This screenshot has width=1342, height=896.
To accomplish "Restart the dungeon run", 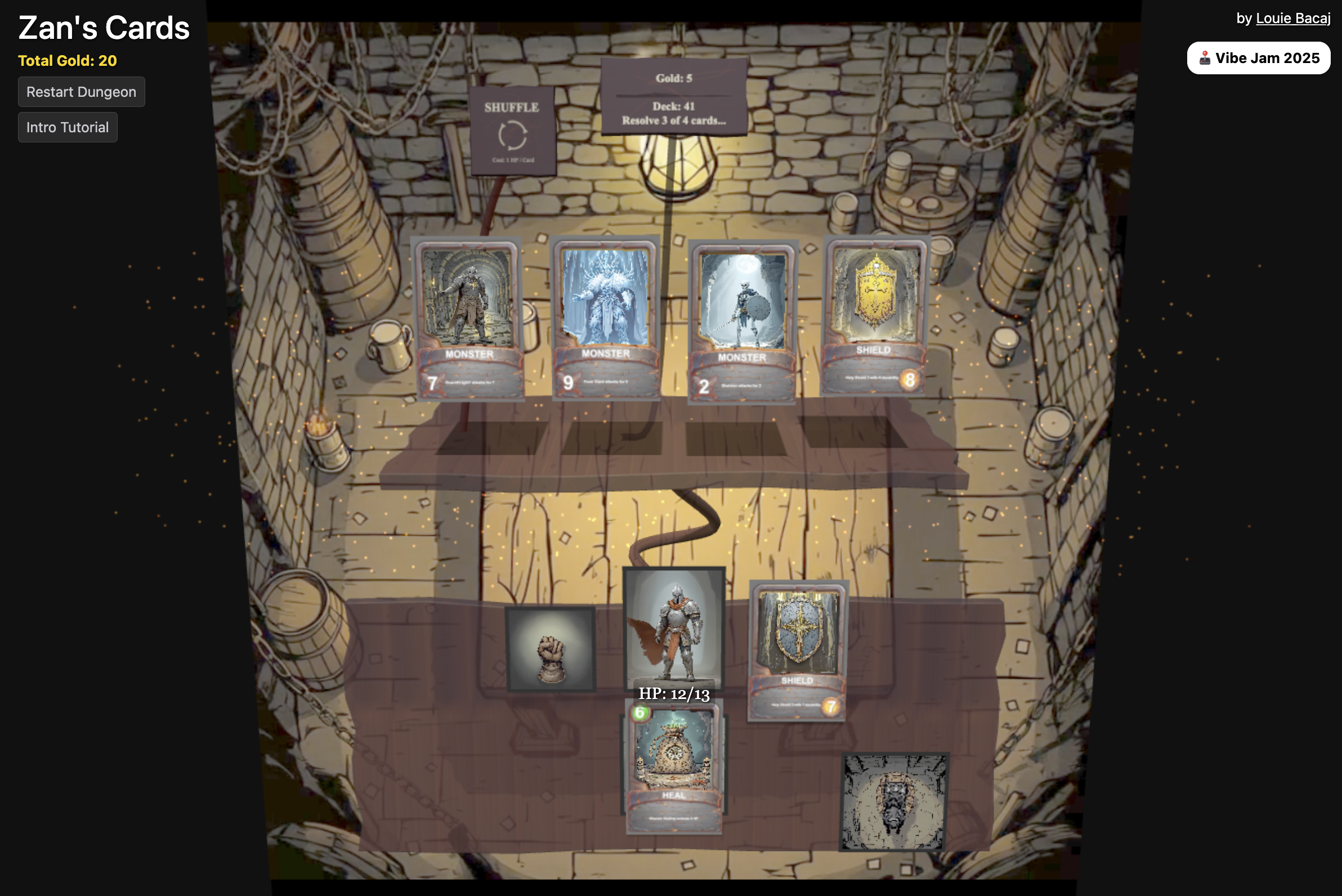I will tap(81, 92).
